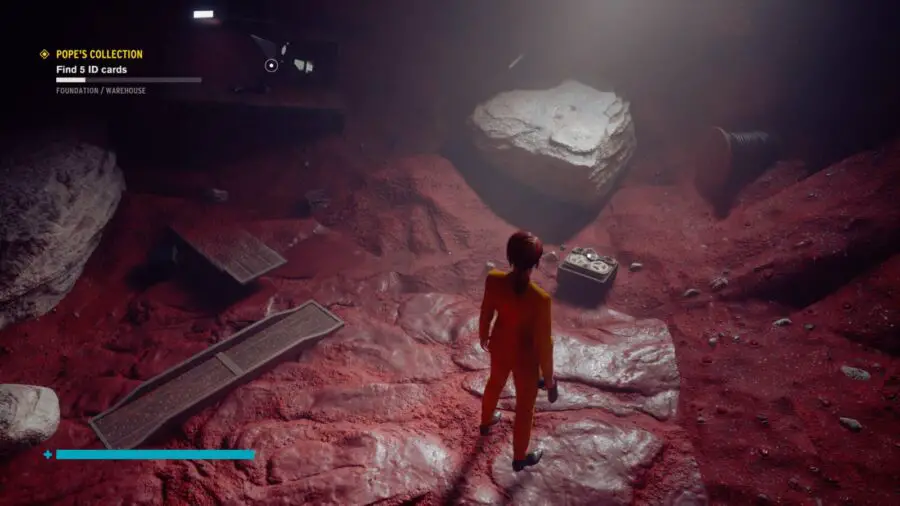Click the circular objective waypoint marker
The image size is (900, 506).
tap(271, 65)
